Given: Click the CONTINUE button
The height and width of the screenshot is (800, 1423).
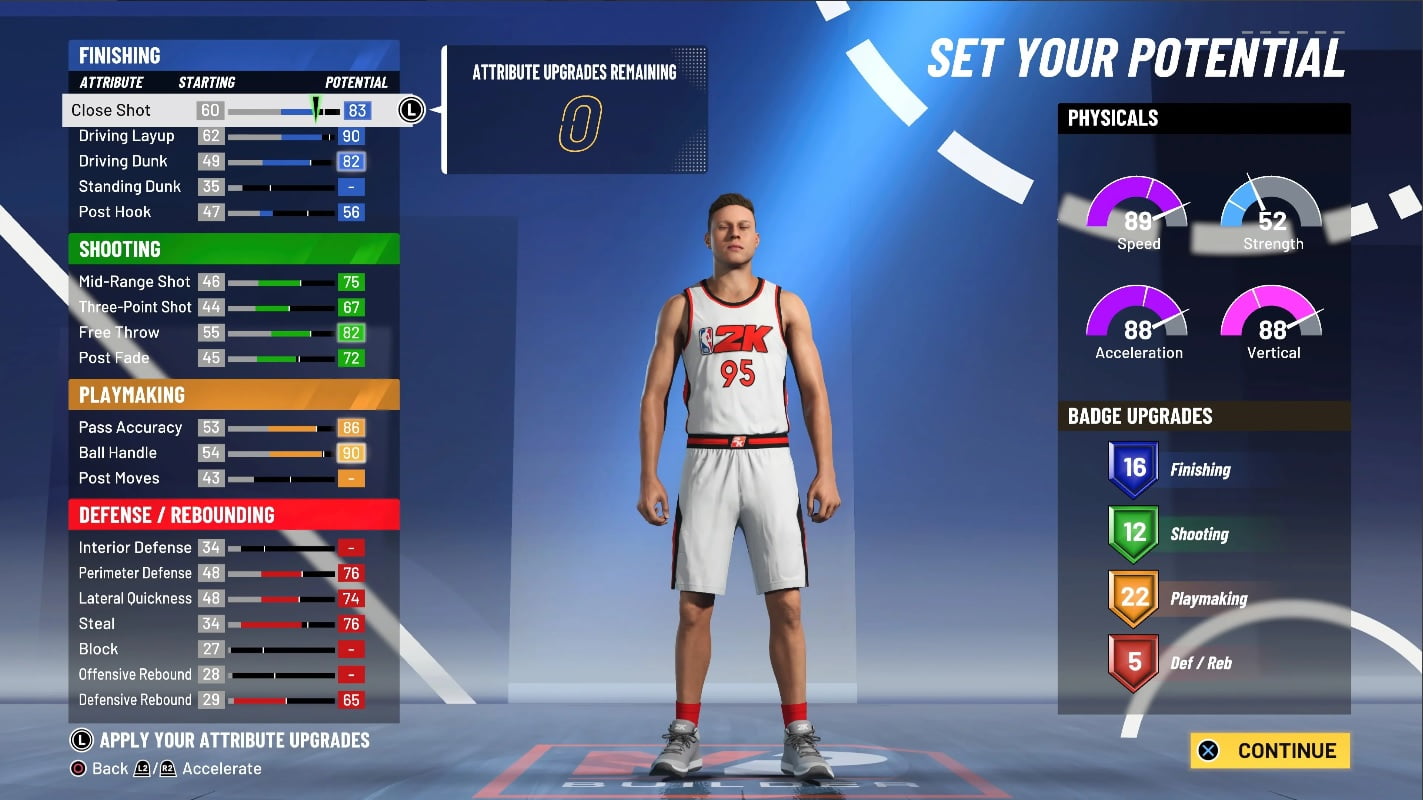Looking at the screenshot, I should 1269,750.
